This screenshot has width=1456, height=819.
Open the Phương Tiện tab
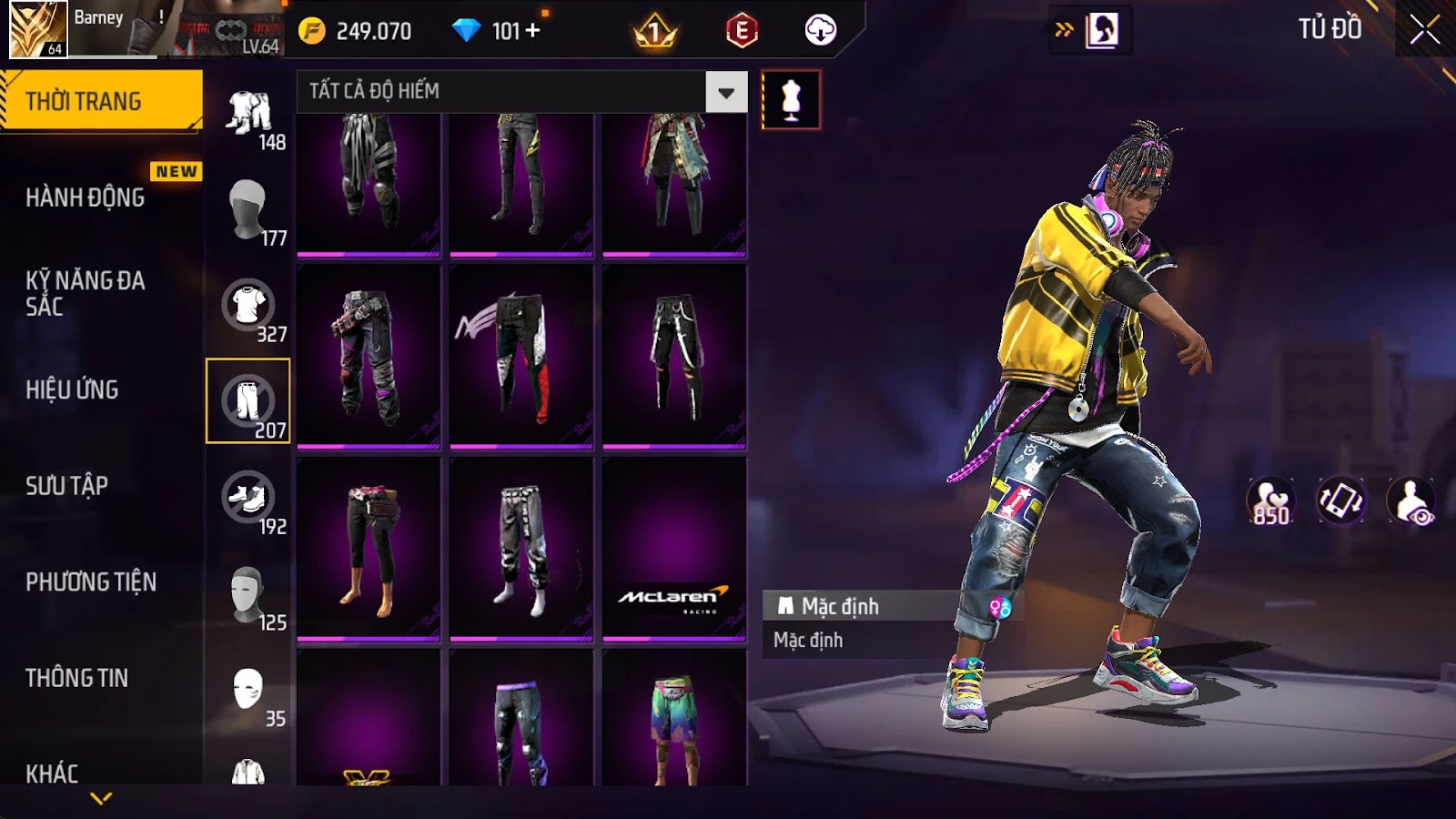tap(91, 581)
